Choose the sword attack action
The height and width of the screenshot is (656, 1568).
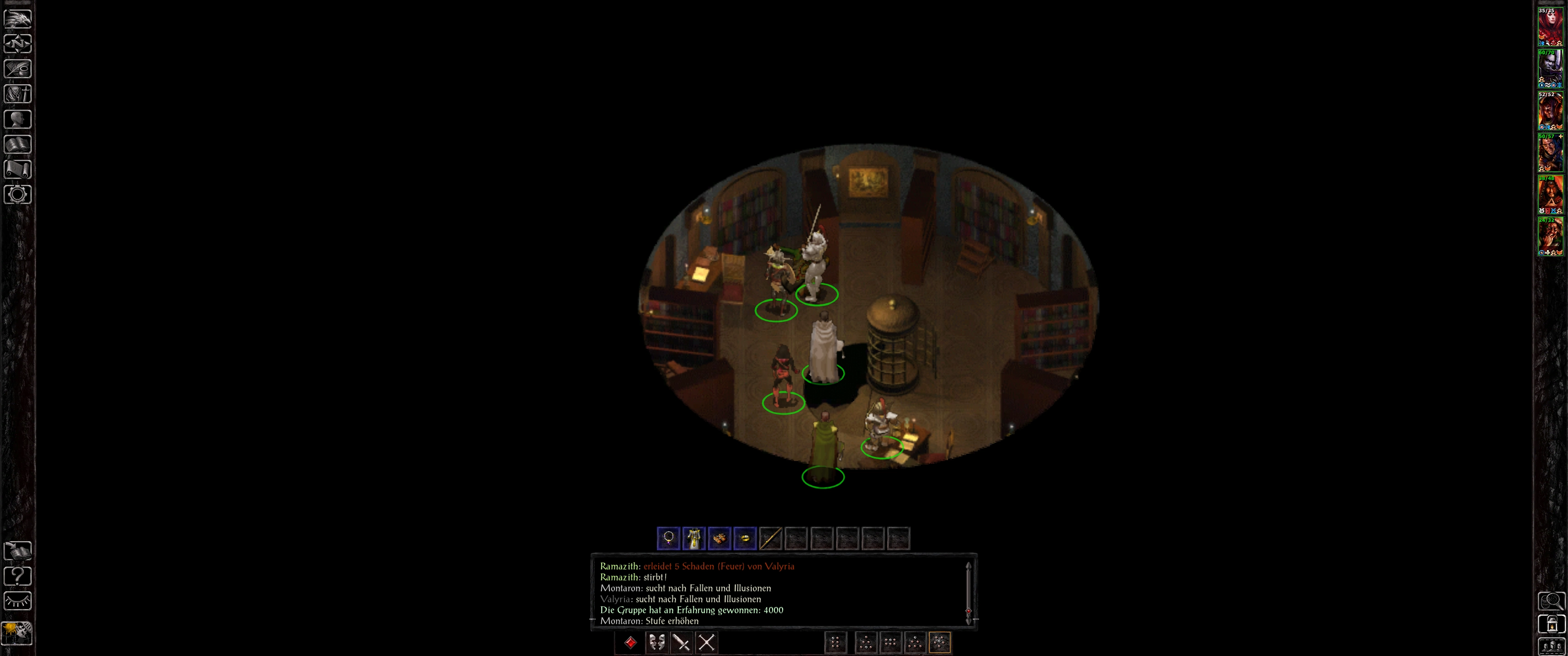(682, 643)
